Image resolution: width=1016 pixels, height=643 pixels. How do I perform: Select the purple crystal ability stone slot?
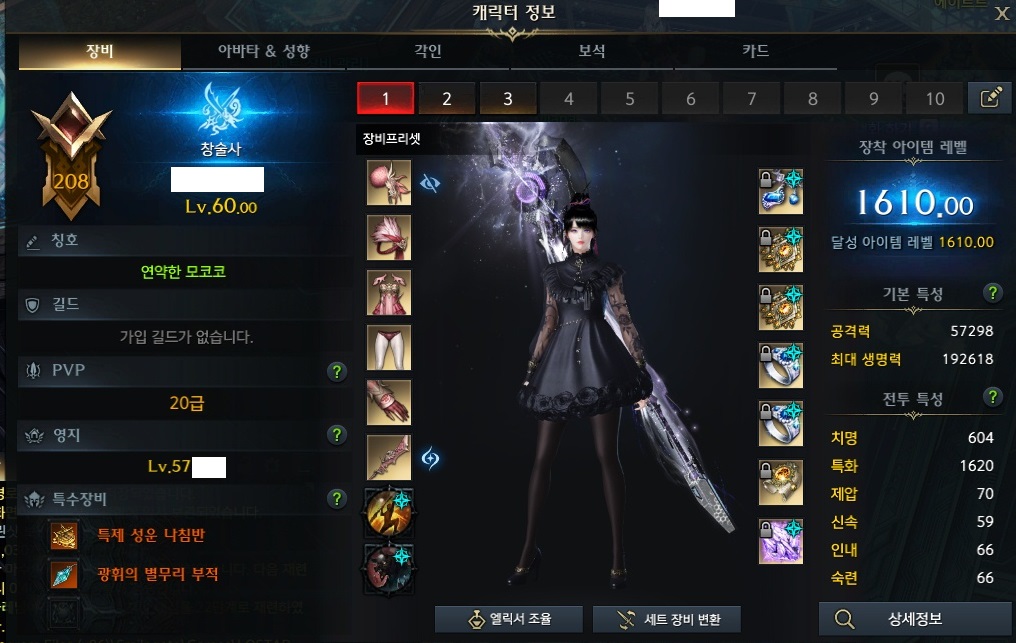pos(781,542)
